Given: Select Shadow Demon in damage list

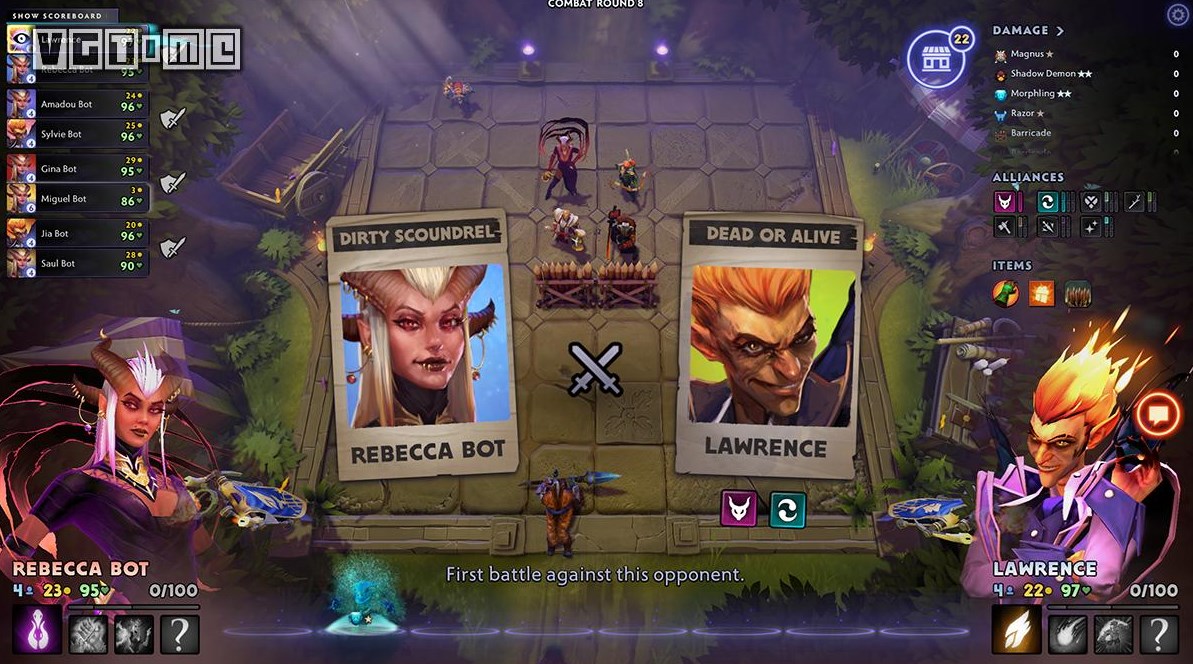Looking at the screenshot, I should click(x=1037, y=74).
